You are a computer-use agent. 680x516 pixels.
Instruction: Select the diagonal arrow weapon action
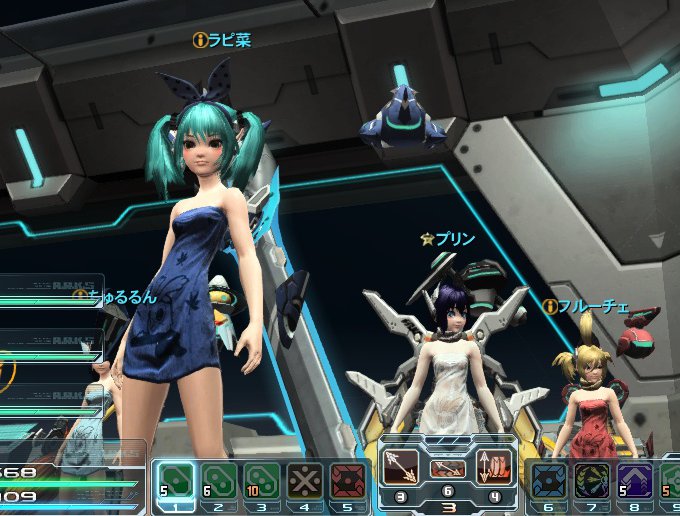pyautogui.click(x=401, y=467)
